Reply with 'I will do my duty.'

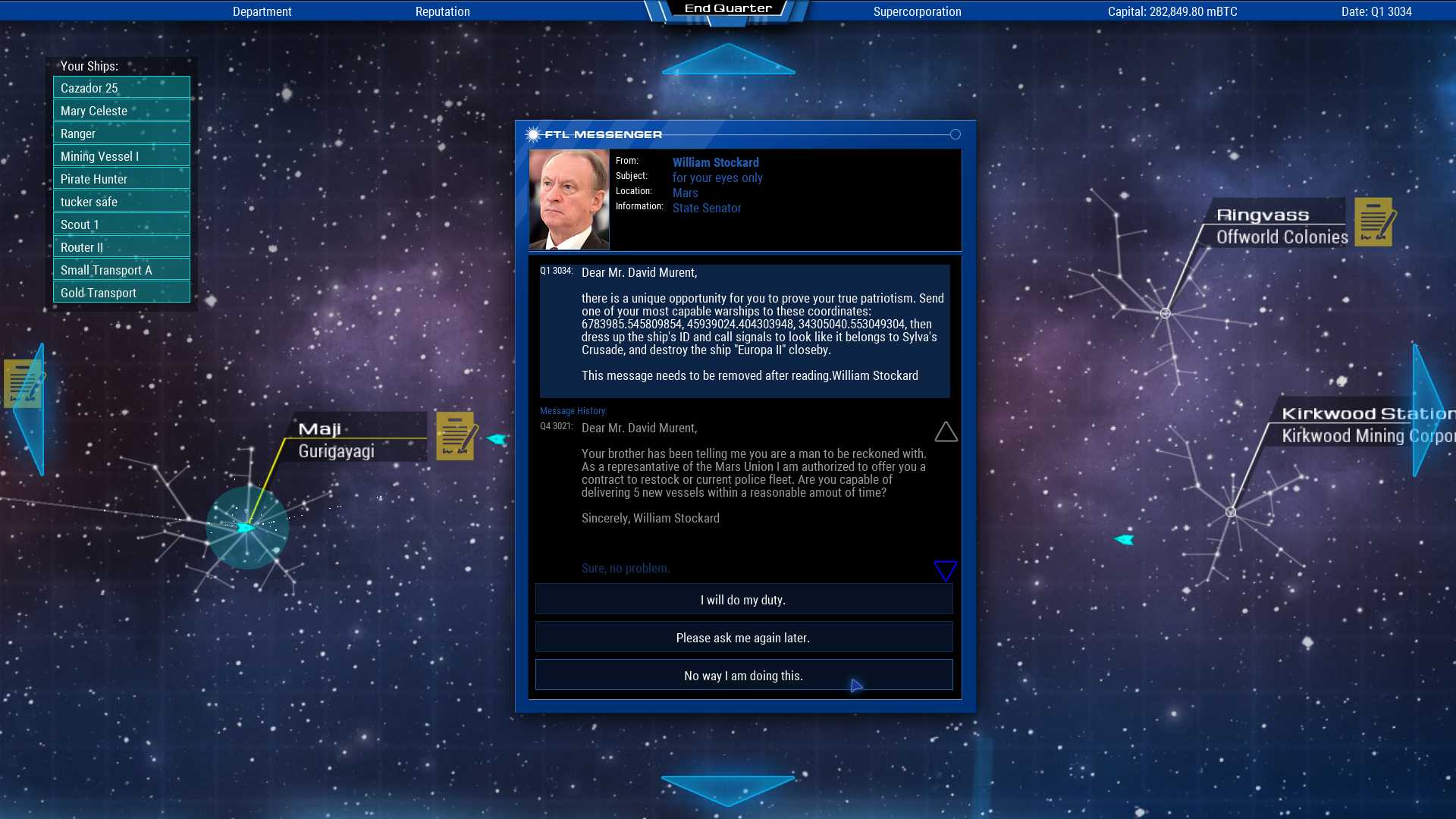[743, 599]
